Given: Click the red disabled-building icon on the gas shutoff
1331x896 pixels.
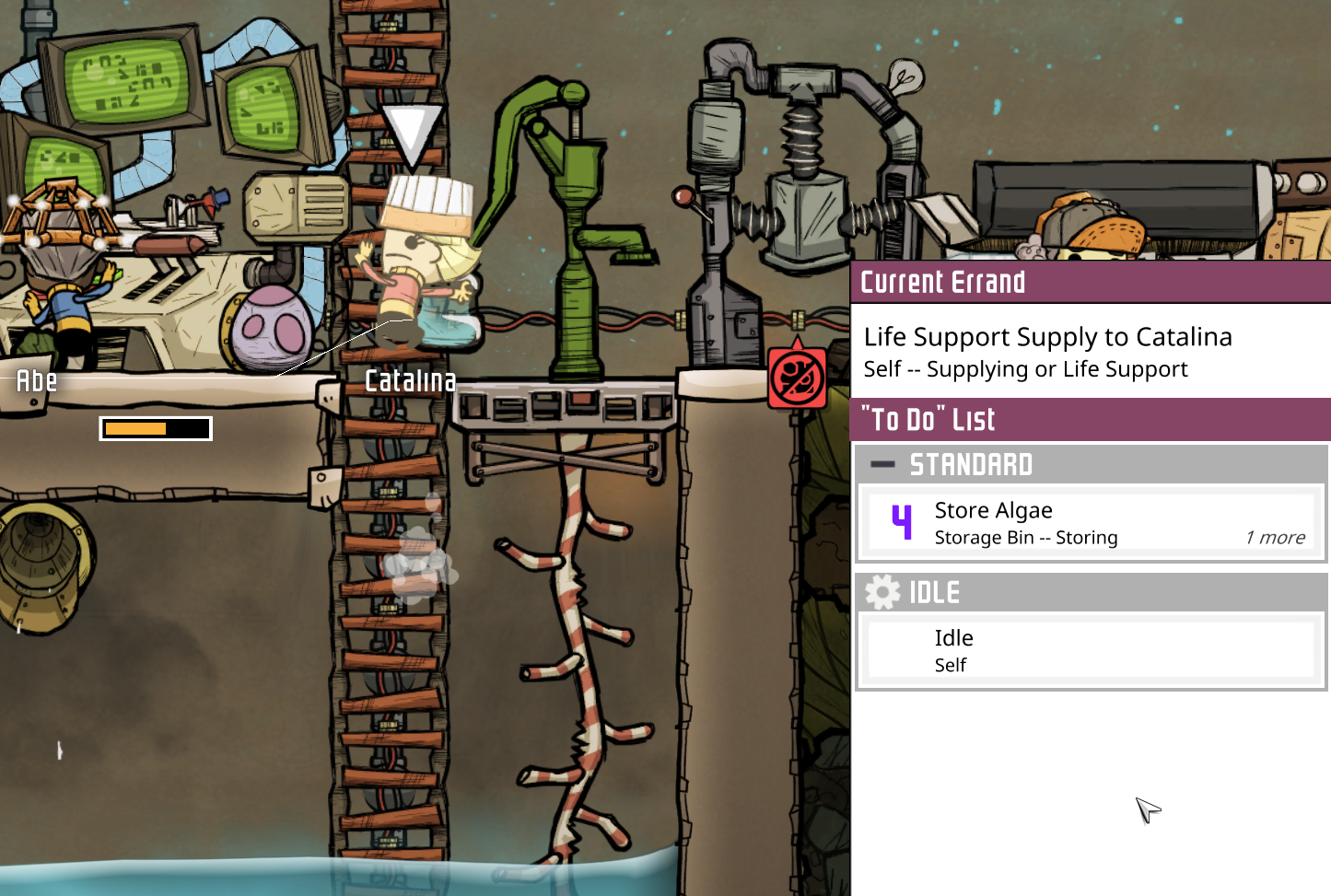Looking at the screenshot, I should click(798, 377).
